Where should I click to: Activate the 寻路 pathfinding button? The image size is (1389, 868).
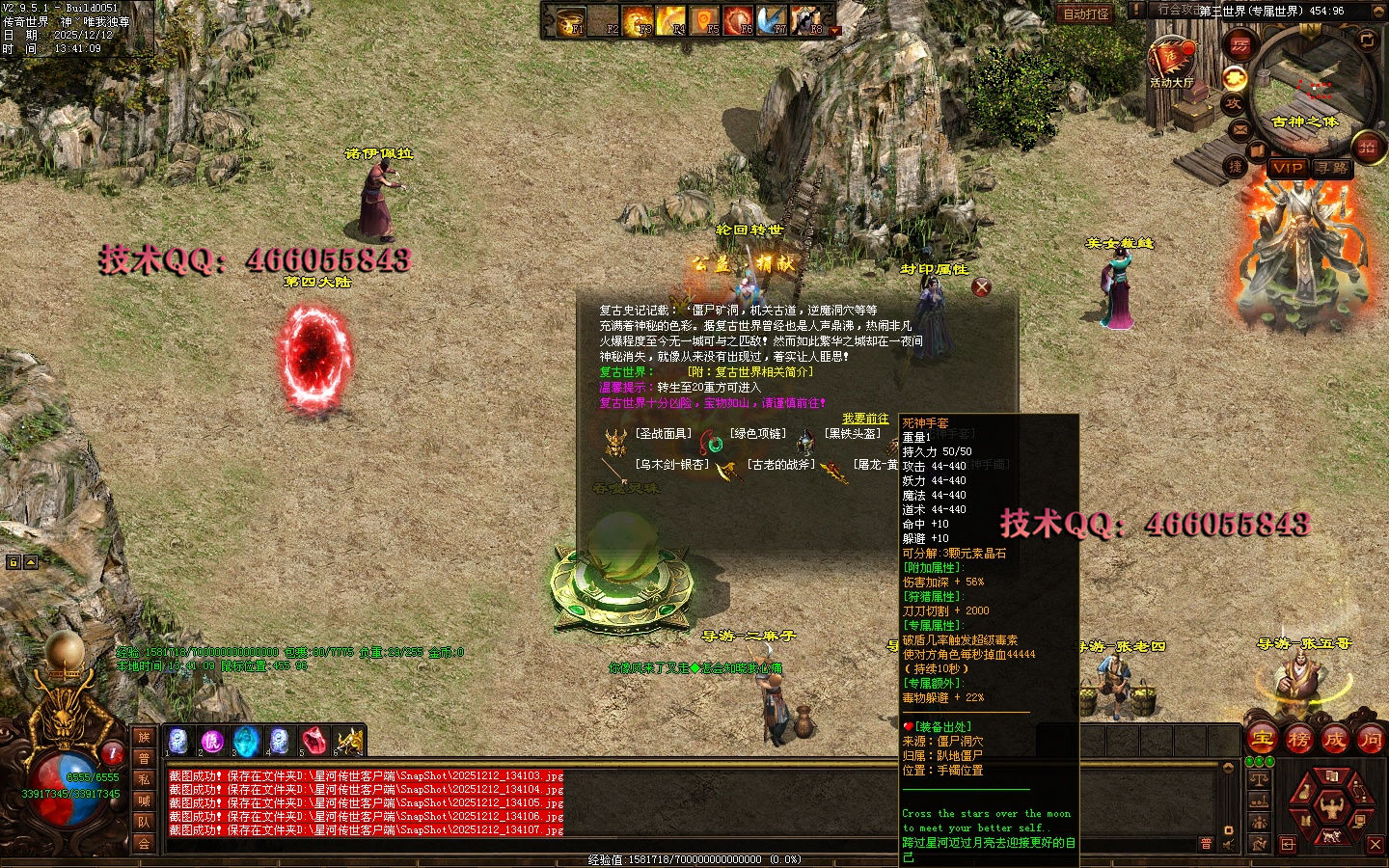tap(1332, 168)
